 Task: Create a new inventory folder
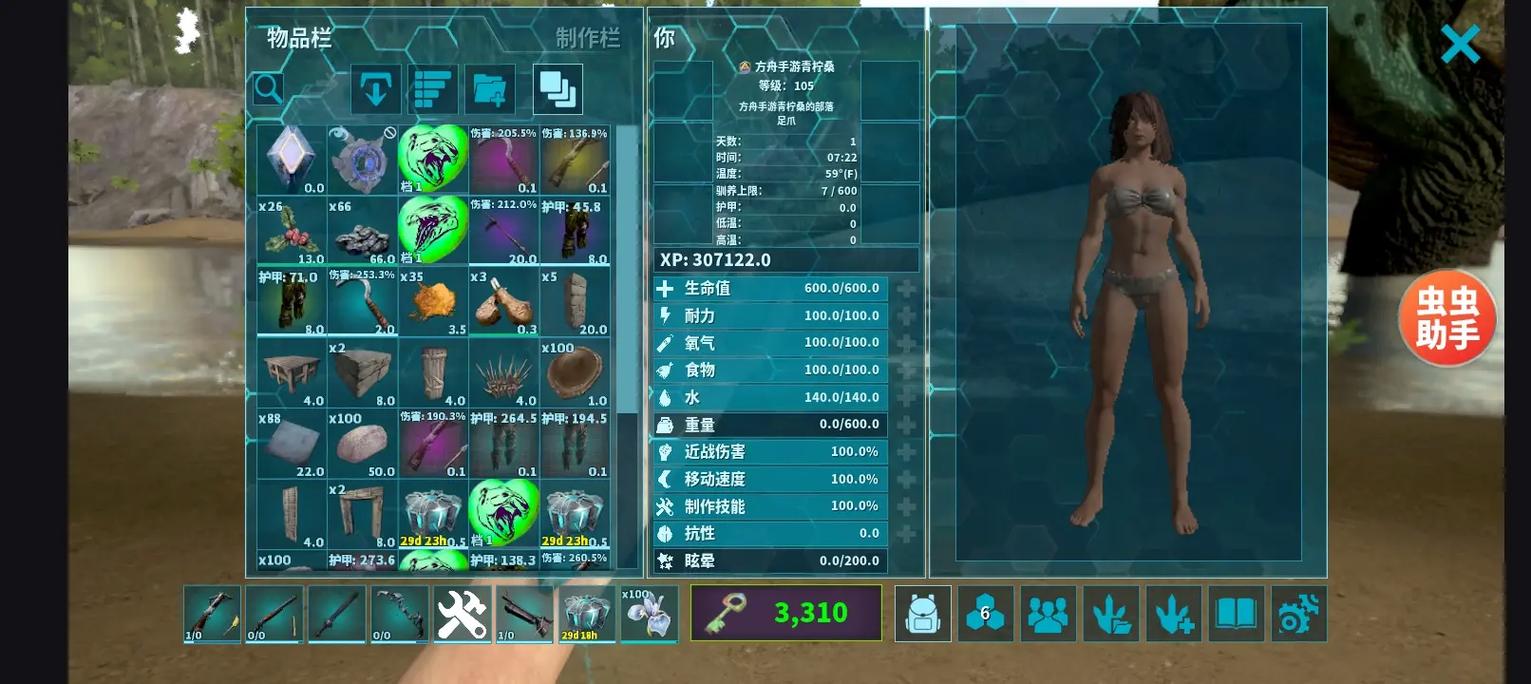tap(490, 90)
